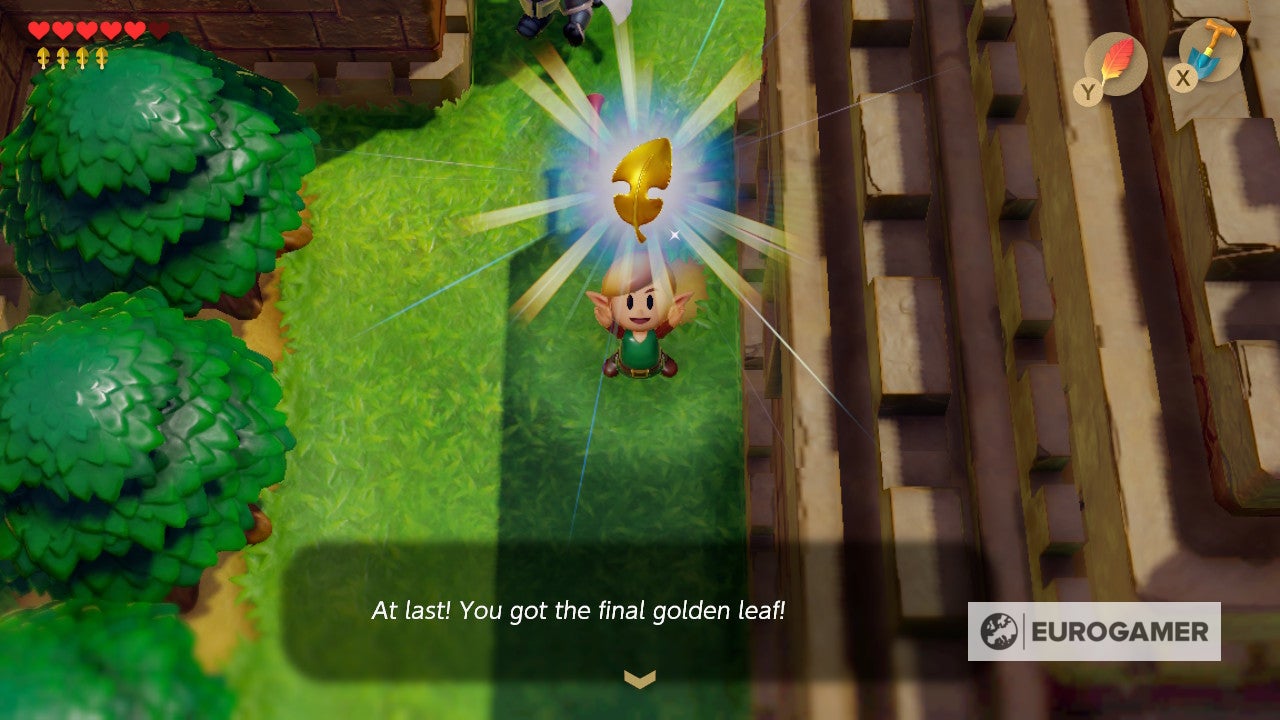Click the first red heart in health bar

pos(38,29)
